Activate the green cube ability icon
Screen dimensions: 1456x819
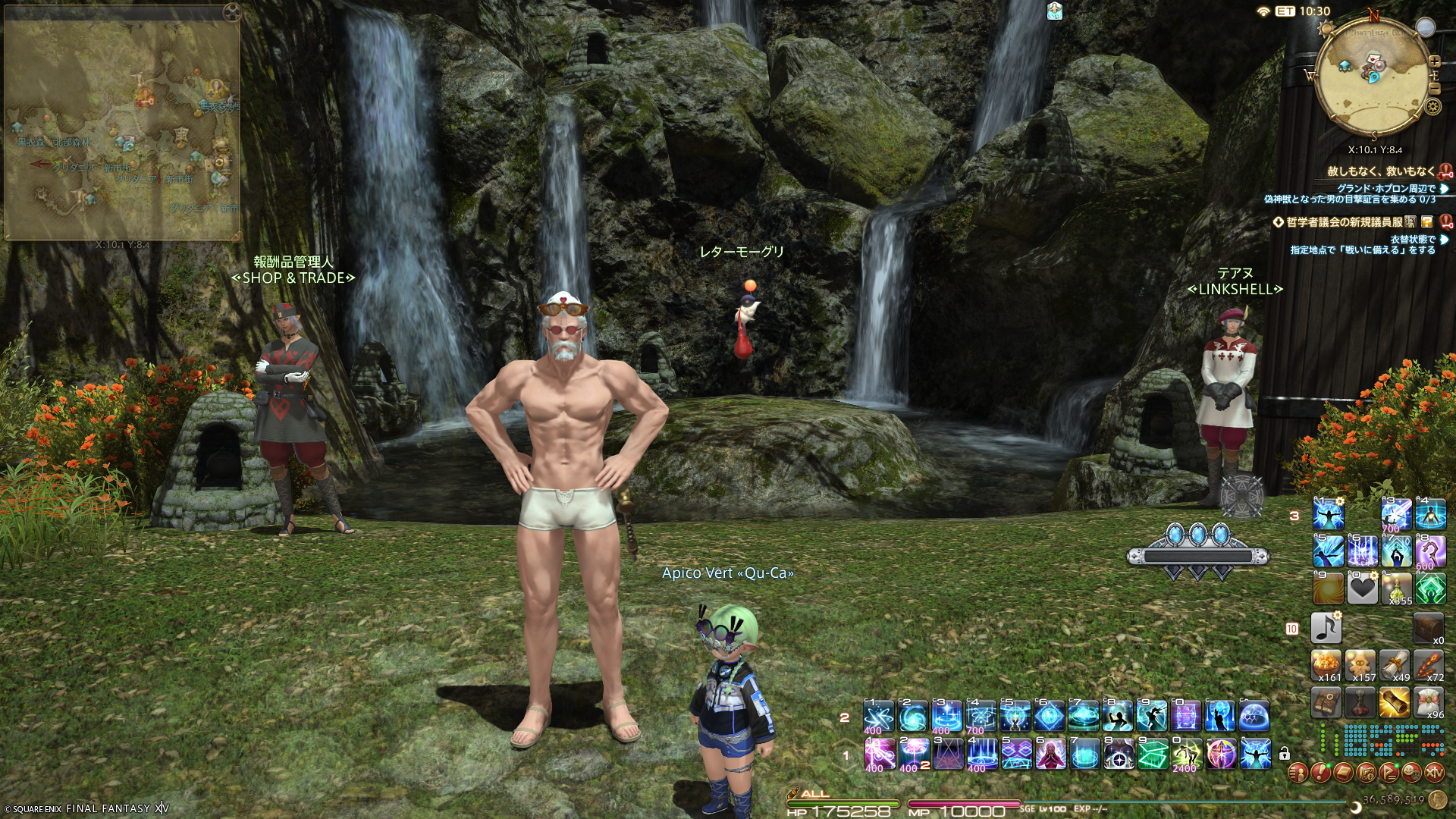pyautogui.click(x=1152, y=754)
